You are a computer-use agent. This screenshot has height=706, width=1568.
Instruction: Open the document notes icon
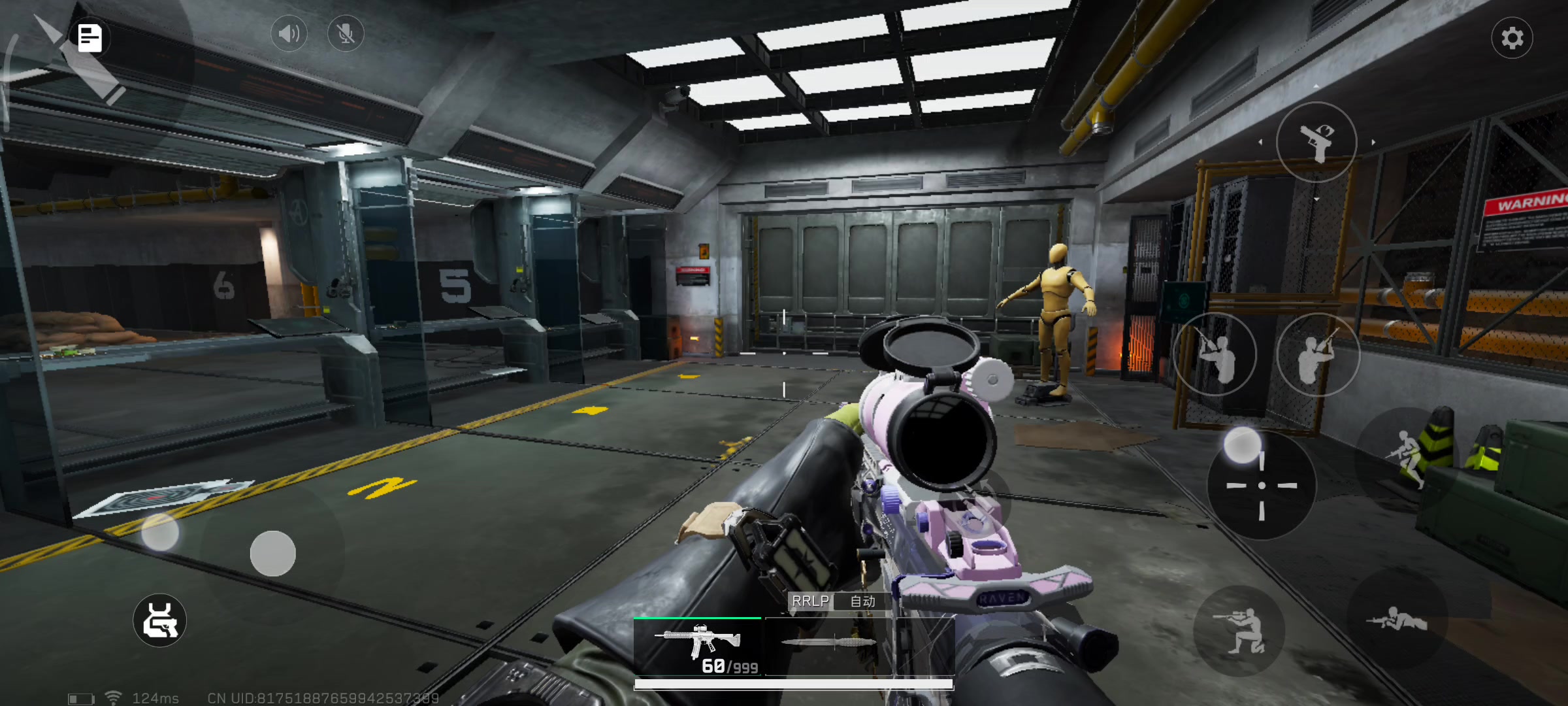[90, 38]
